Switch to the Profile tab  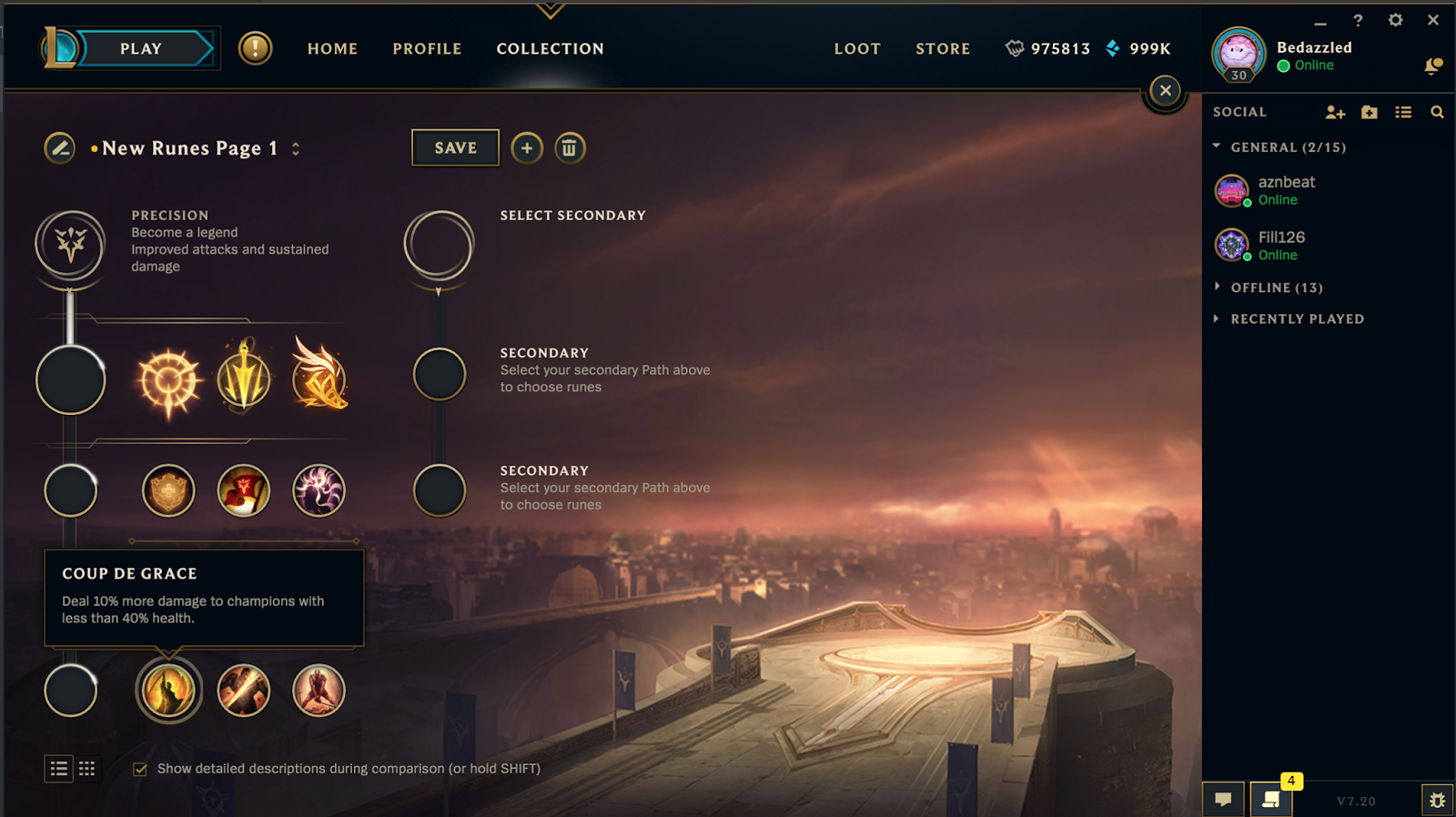[x=427, y=49]
